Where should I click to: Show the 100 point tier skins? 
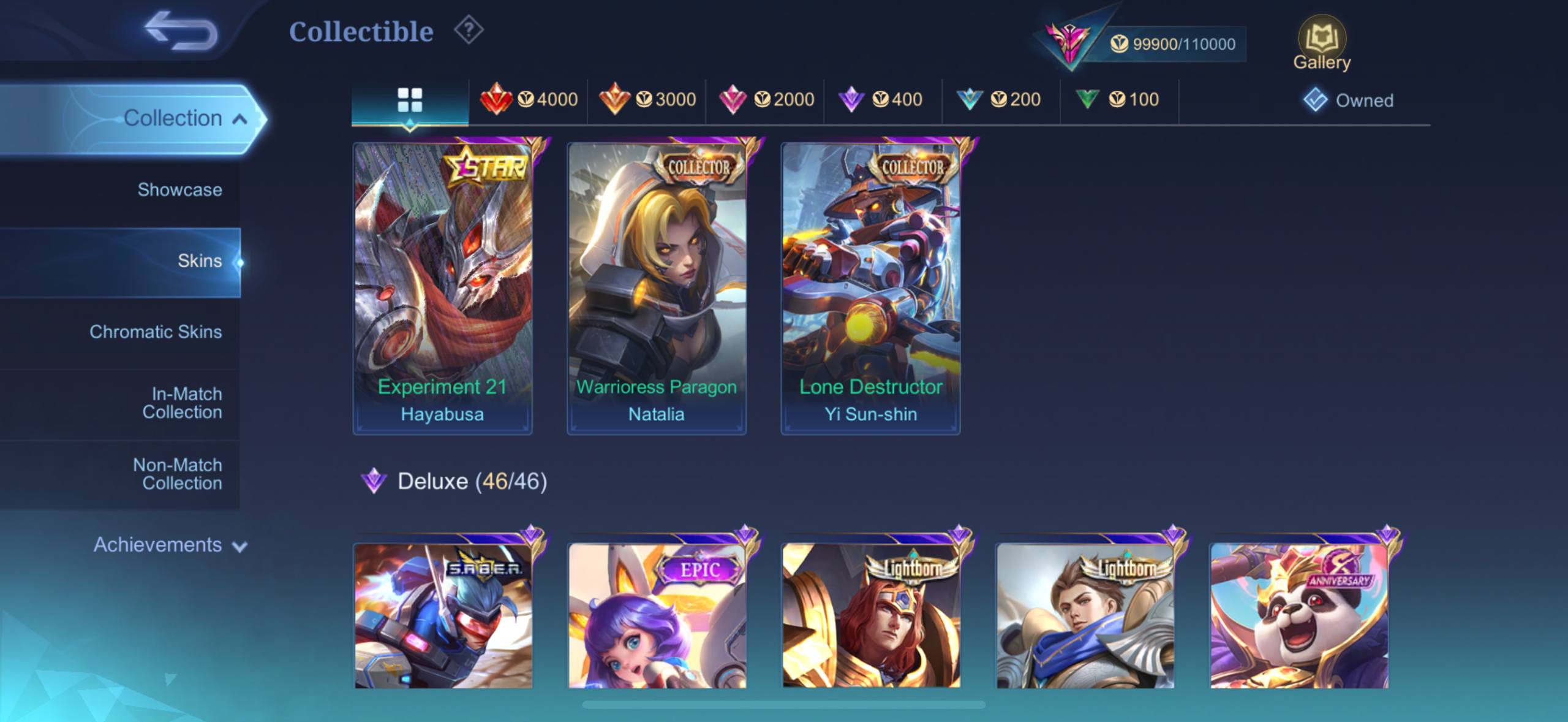pyautogui.click(x=1119, y=99)
